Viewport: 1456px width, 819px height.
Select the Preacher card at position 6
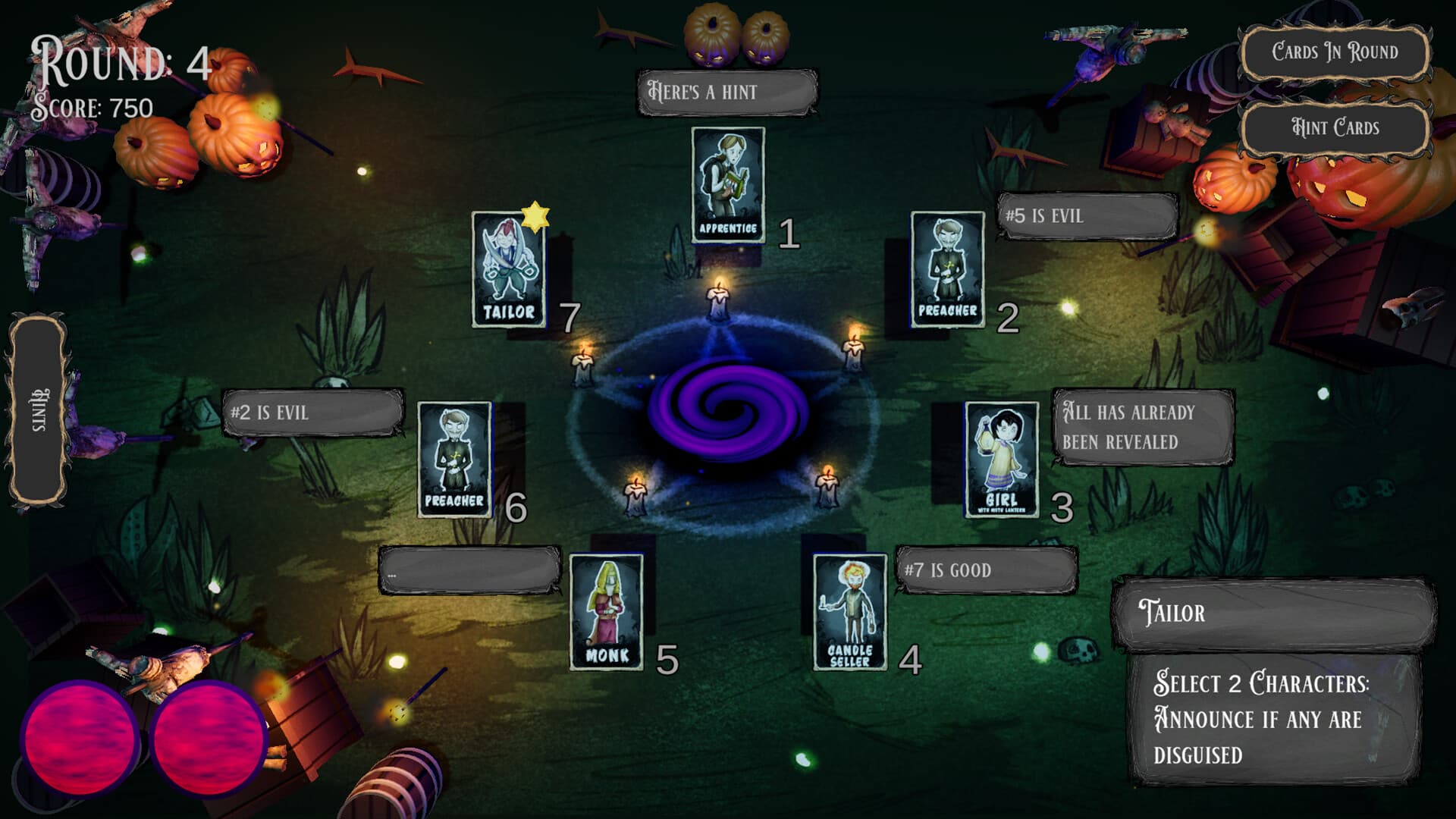pyautogui.click(x=453, y=459)
